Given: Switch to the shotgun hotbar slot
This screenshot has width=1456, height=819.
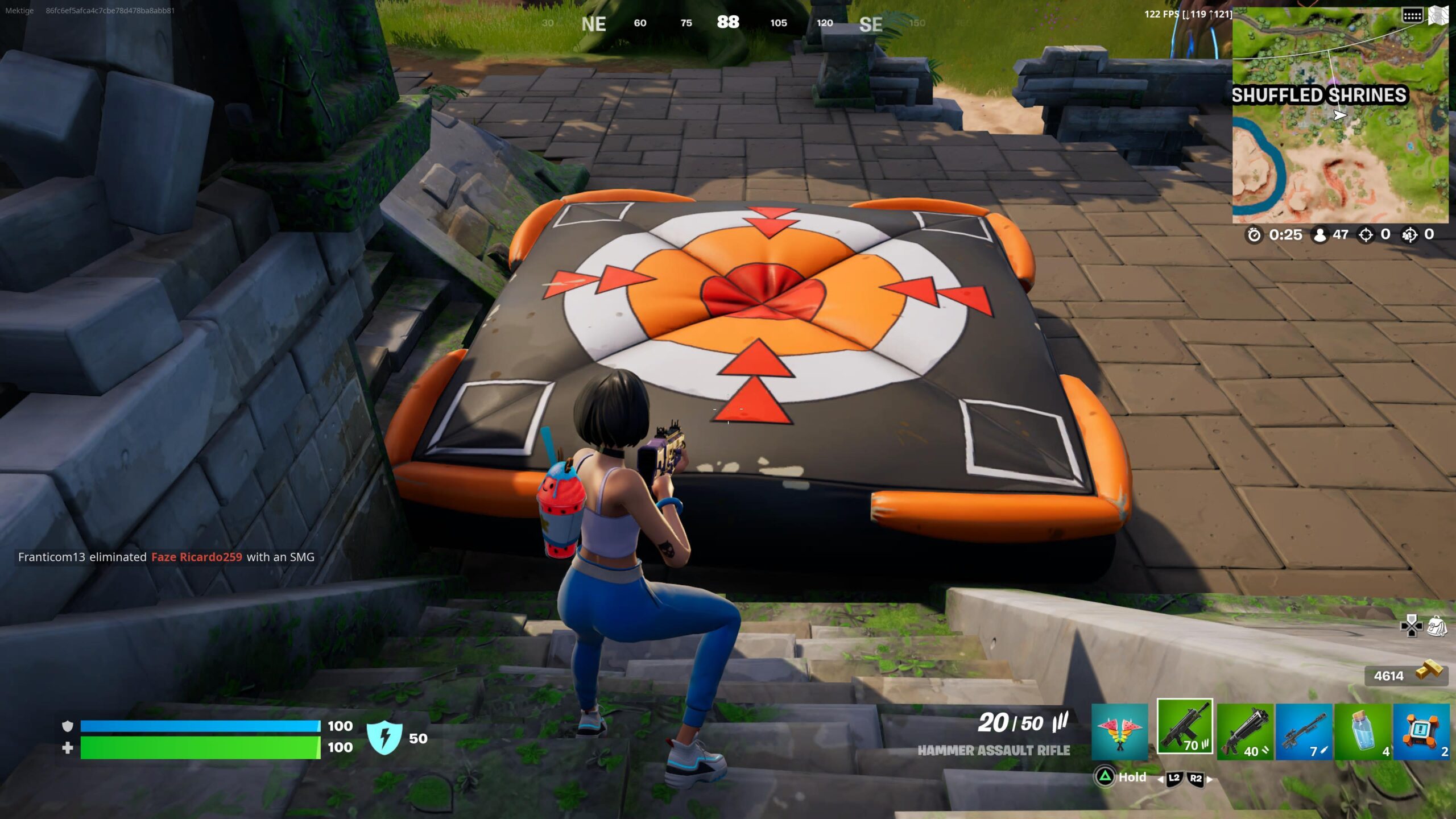Looking at the screenshot, I should [x=1246, y=731].
